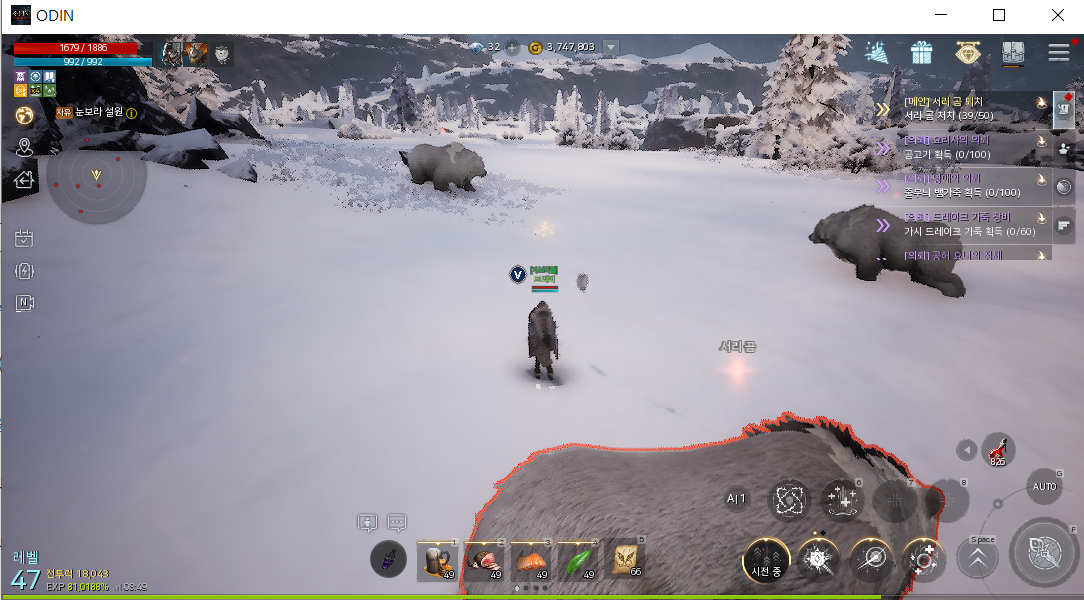1084x600 pixels.
Task: Maximize the ODIN game window
Action: [x=999, y=15]
